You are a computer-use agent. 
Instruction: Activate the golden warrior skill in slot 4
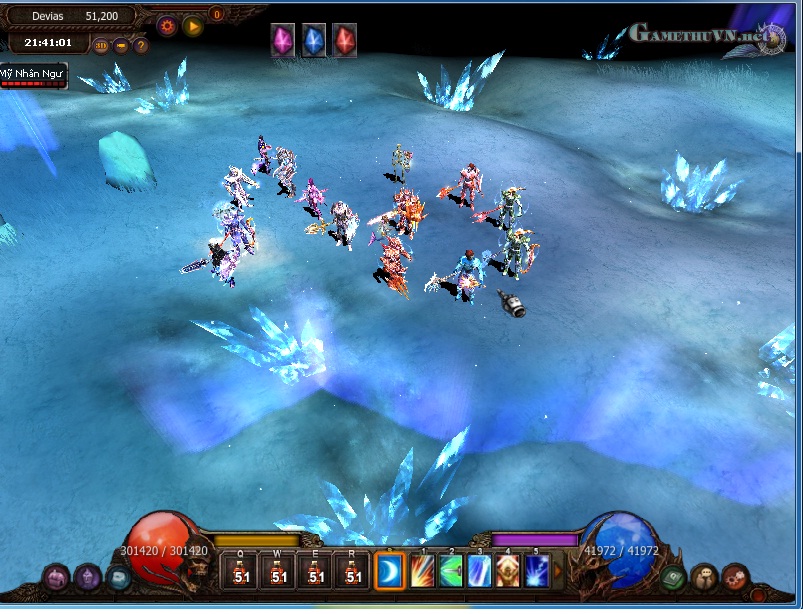[x=510, y=571]
